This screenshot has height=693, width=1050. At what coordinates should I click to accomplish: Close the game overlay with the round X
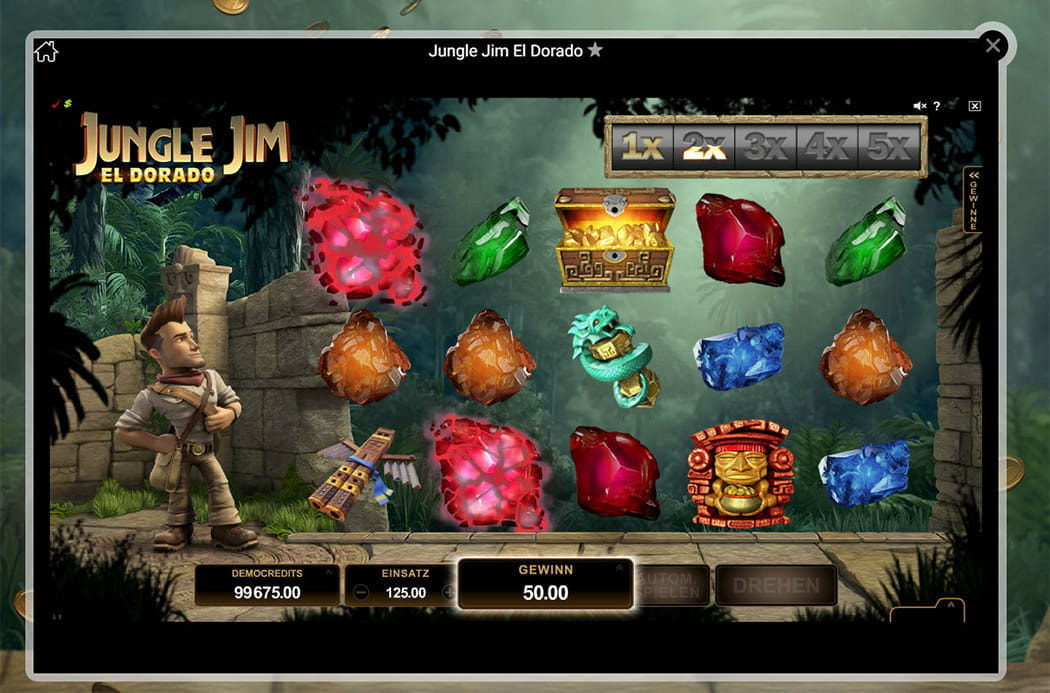pyautogui.click(x=993, y=45)
